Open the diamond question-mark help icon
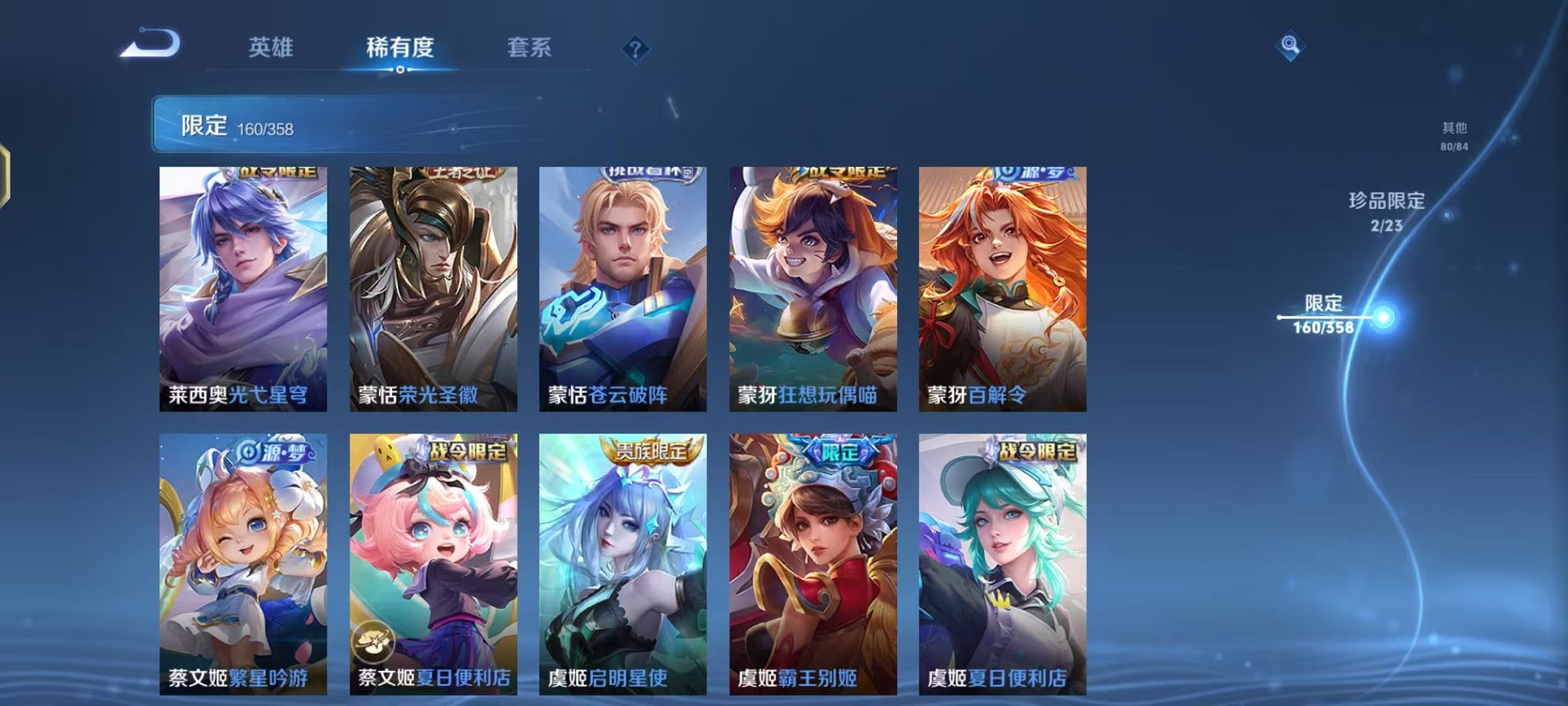Image resolution: width=1568 pixels, height=706 pixels. tap(635, 49)
